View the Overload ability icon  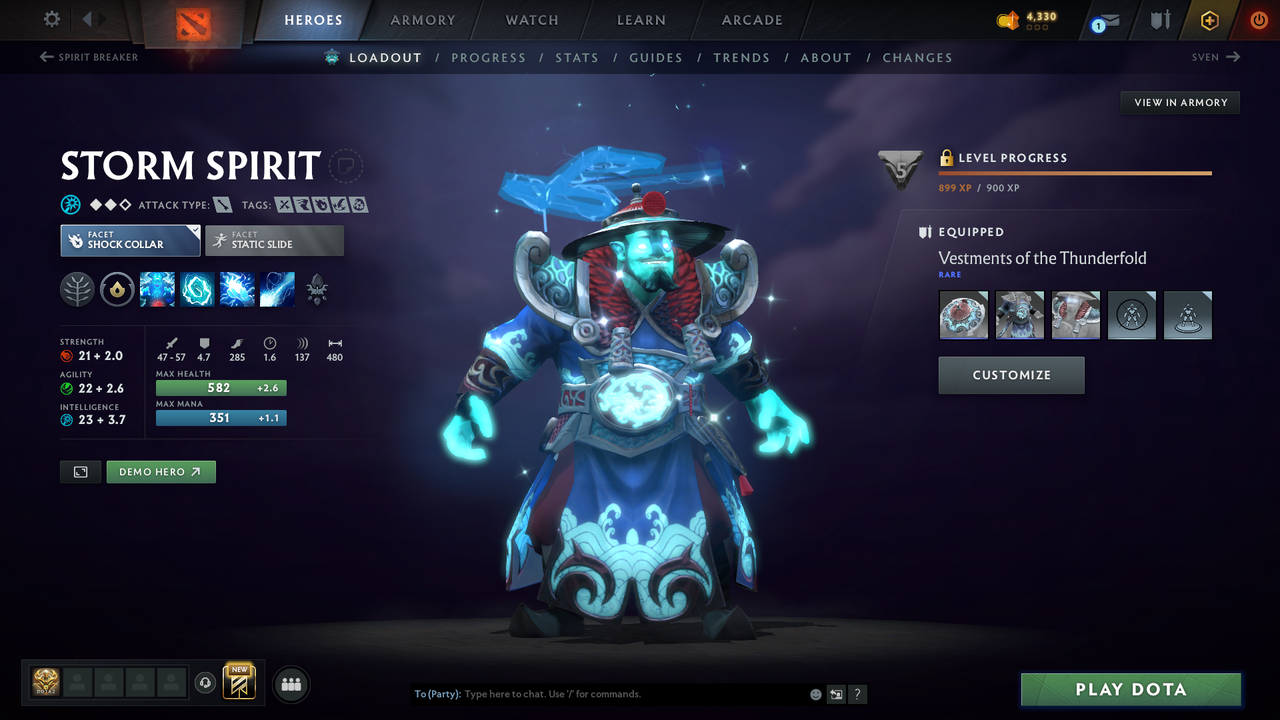tap(236, 289)
